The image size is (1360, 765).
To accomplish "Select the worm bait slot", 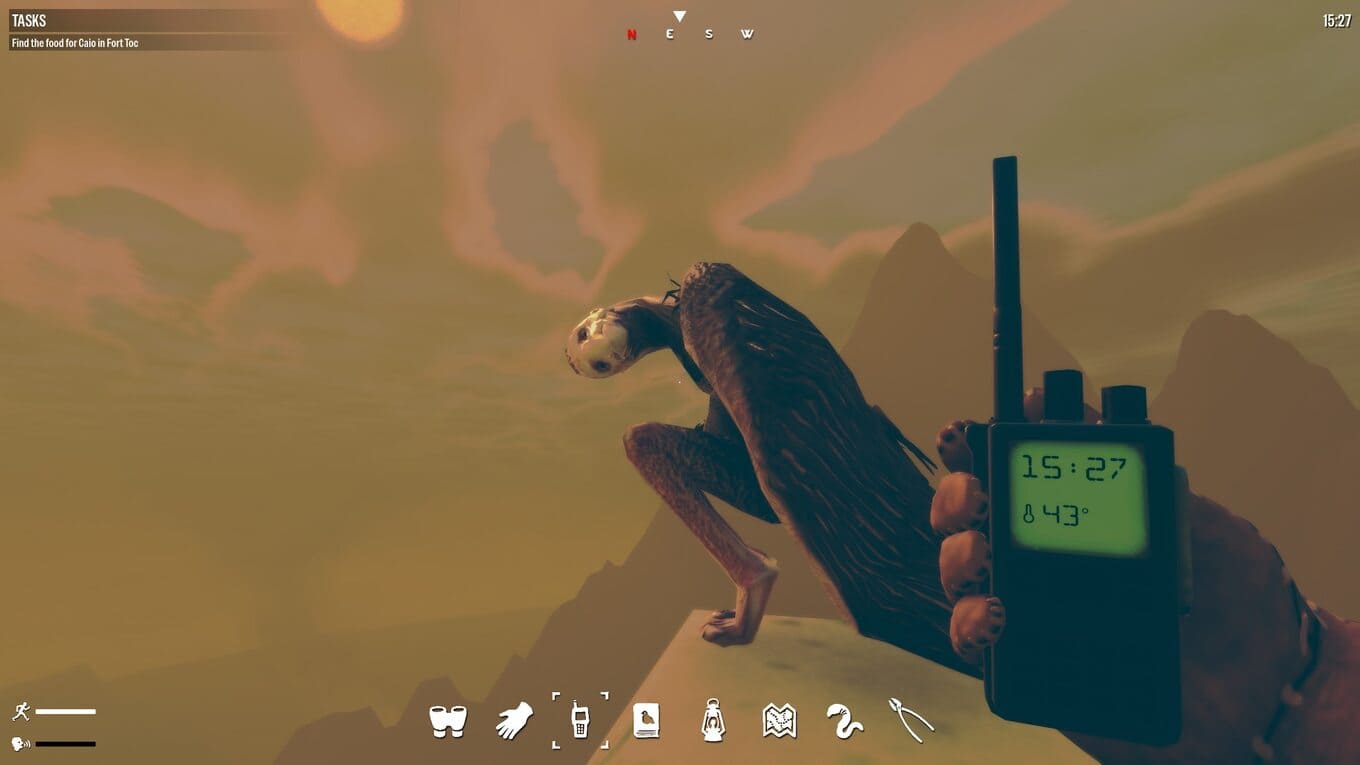I will pos(845,720).
